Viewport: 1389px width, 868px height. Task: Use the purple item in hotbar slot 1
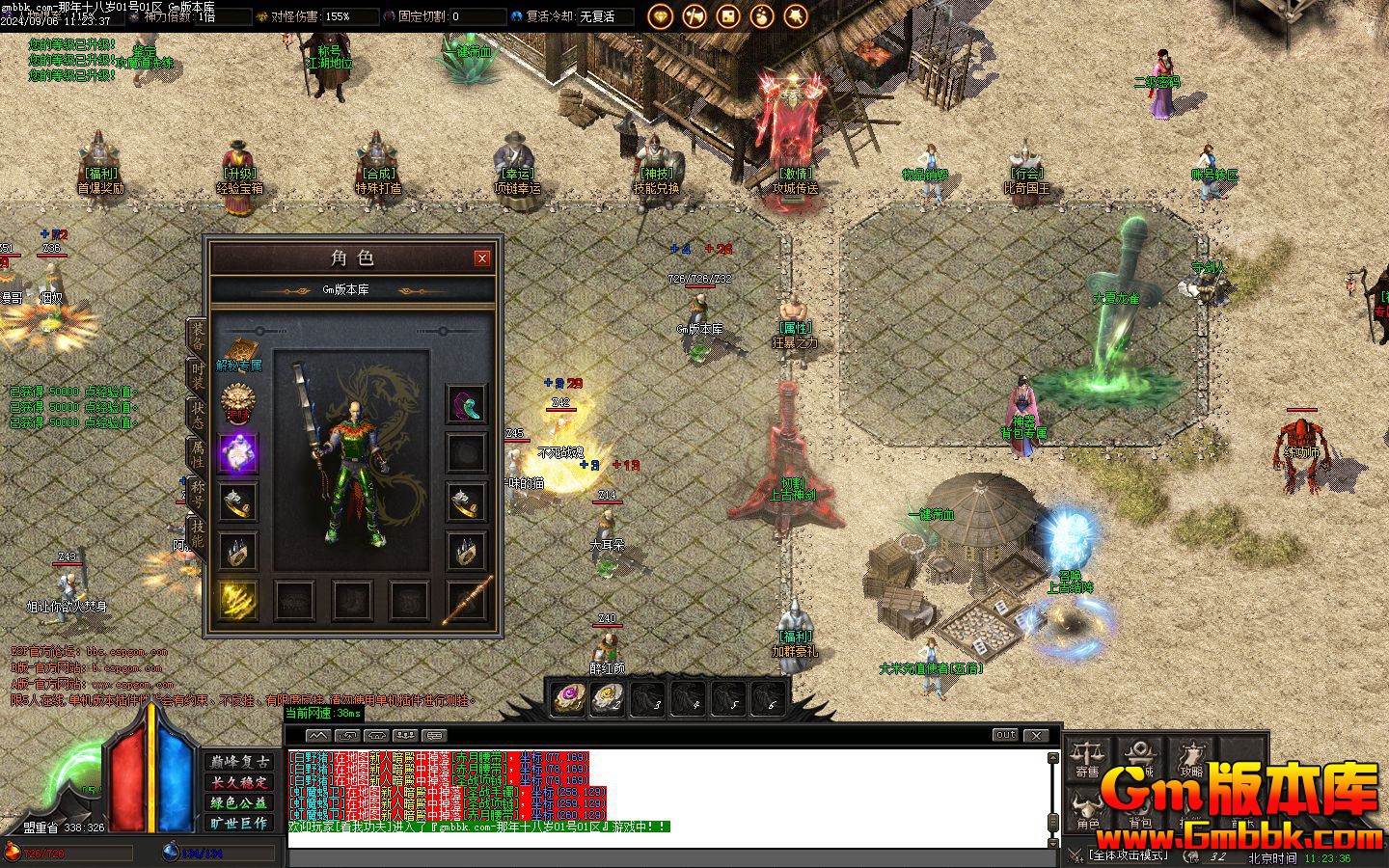568,697
